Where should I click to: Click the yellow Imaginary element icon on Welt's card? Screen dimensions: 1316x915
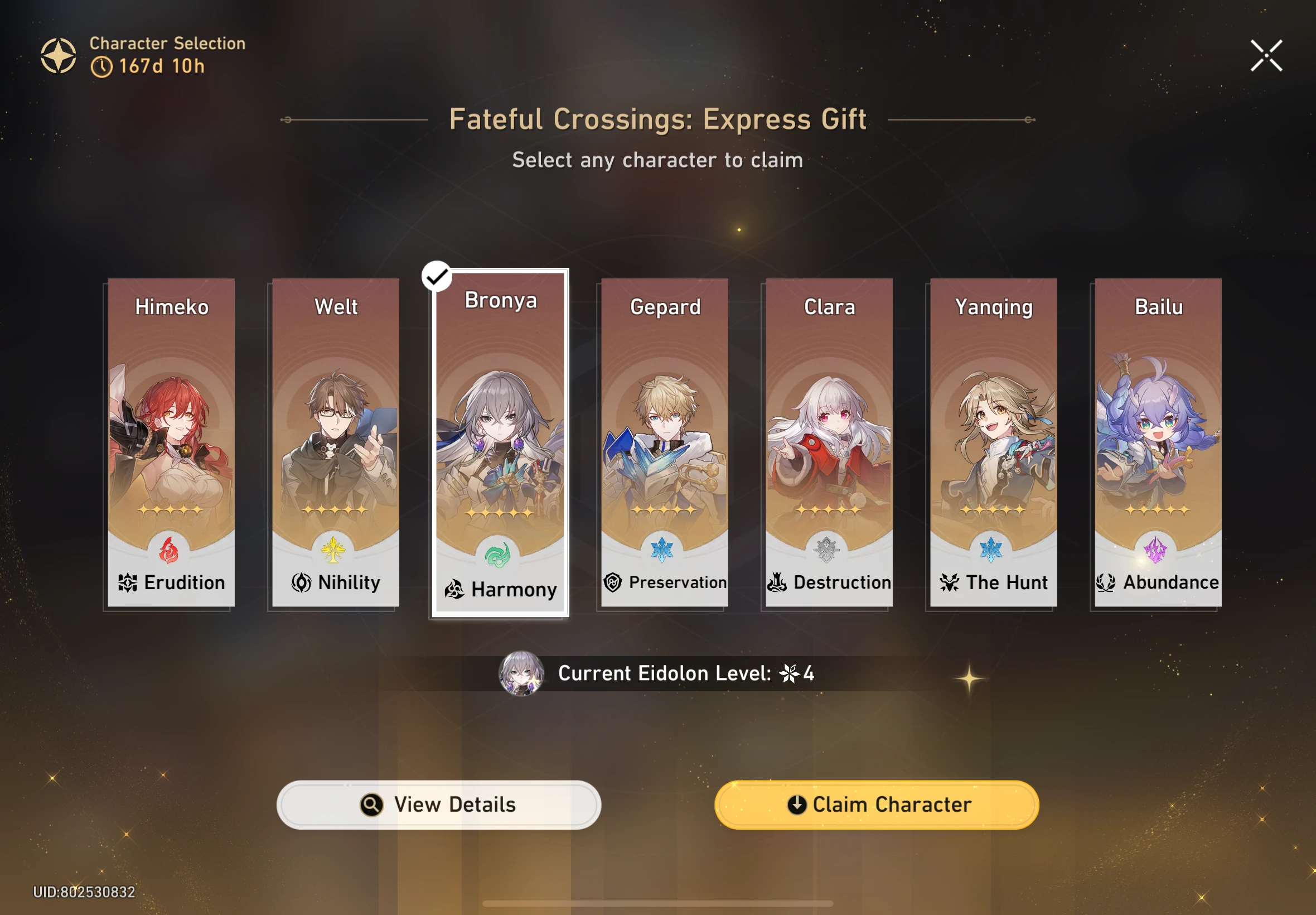click(x=334, y=548)
